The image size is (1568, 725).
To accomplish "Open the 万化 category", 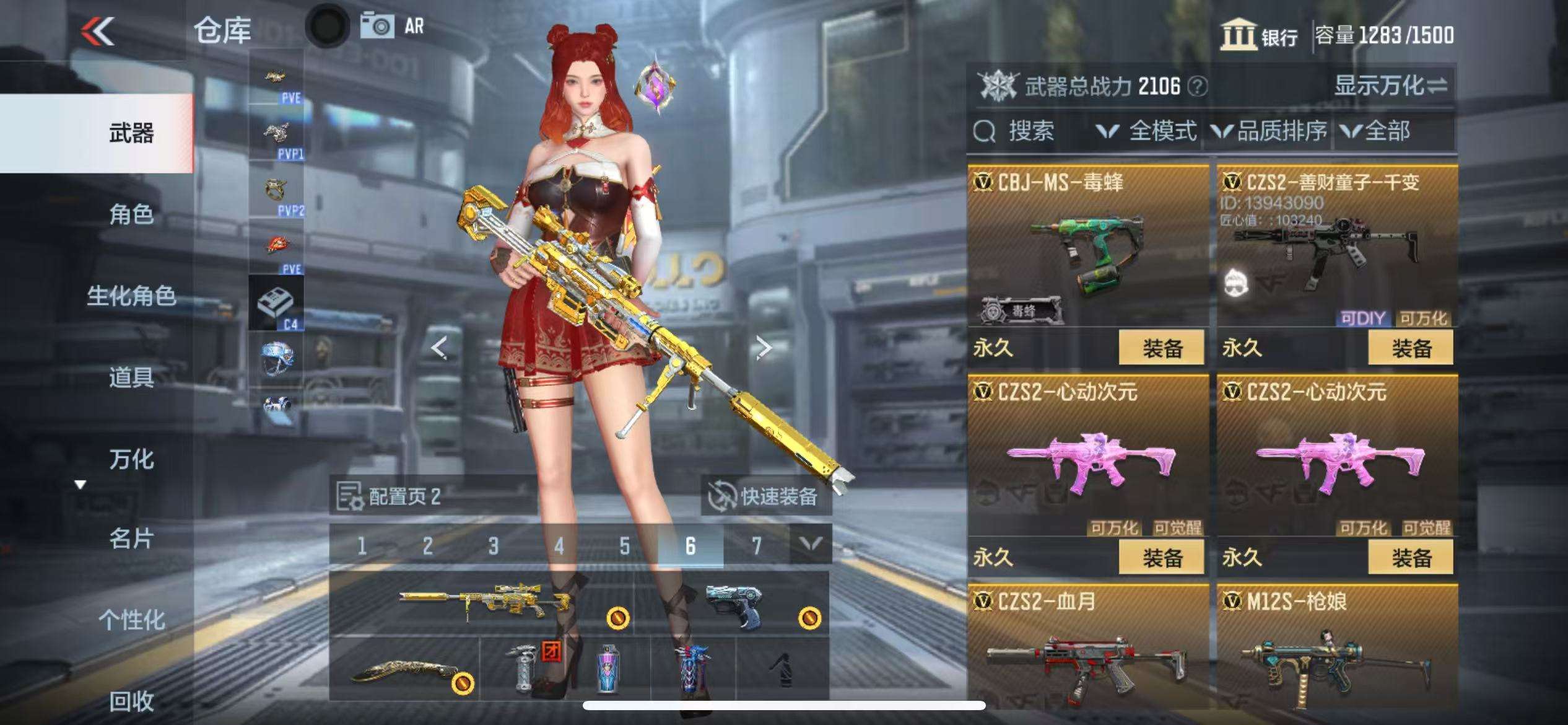I will tap(131, 459).
